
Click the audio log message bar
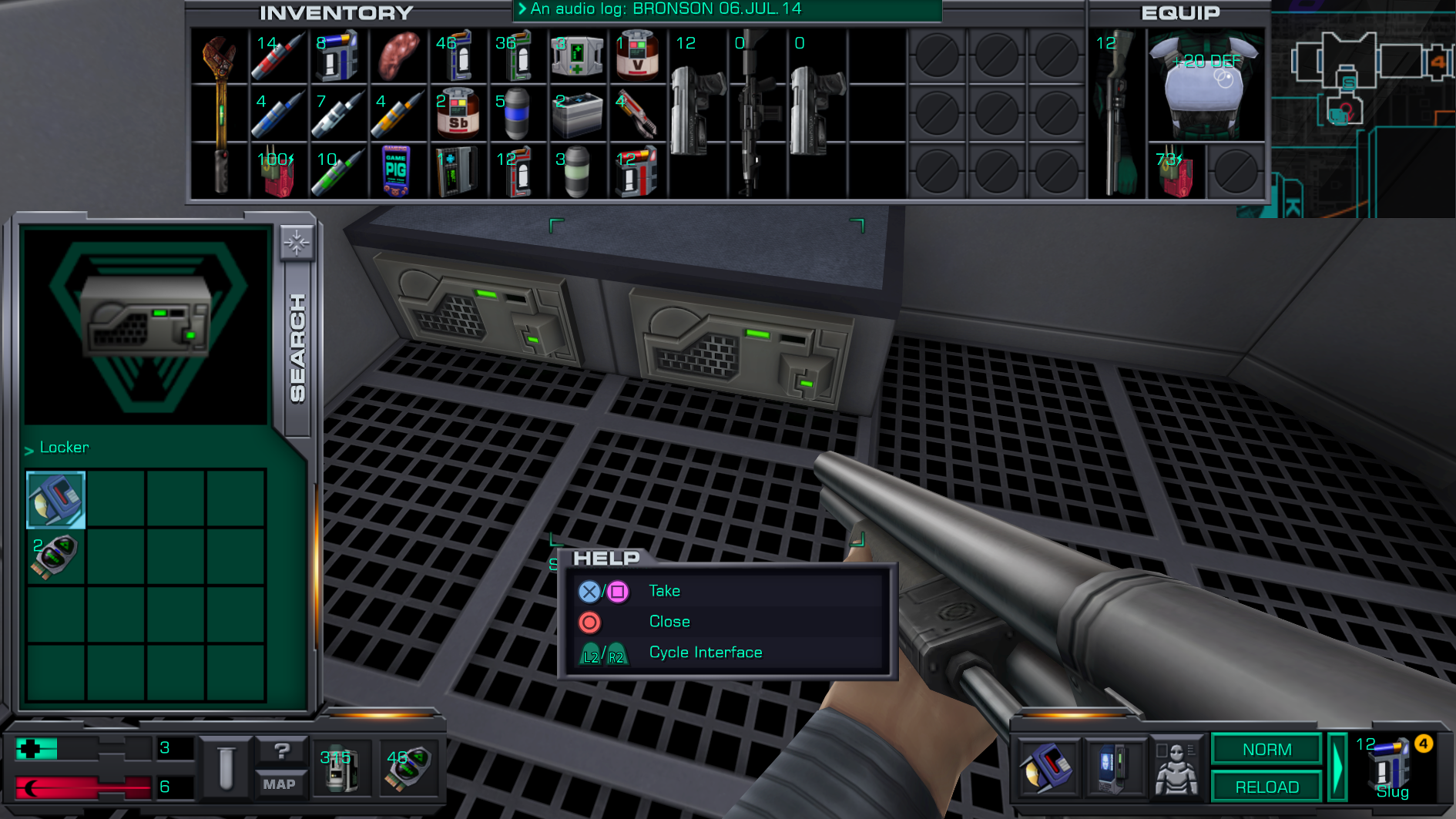click(726, 10)
